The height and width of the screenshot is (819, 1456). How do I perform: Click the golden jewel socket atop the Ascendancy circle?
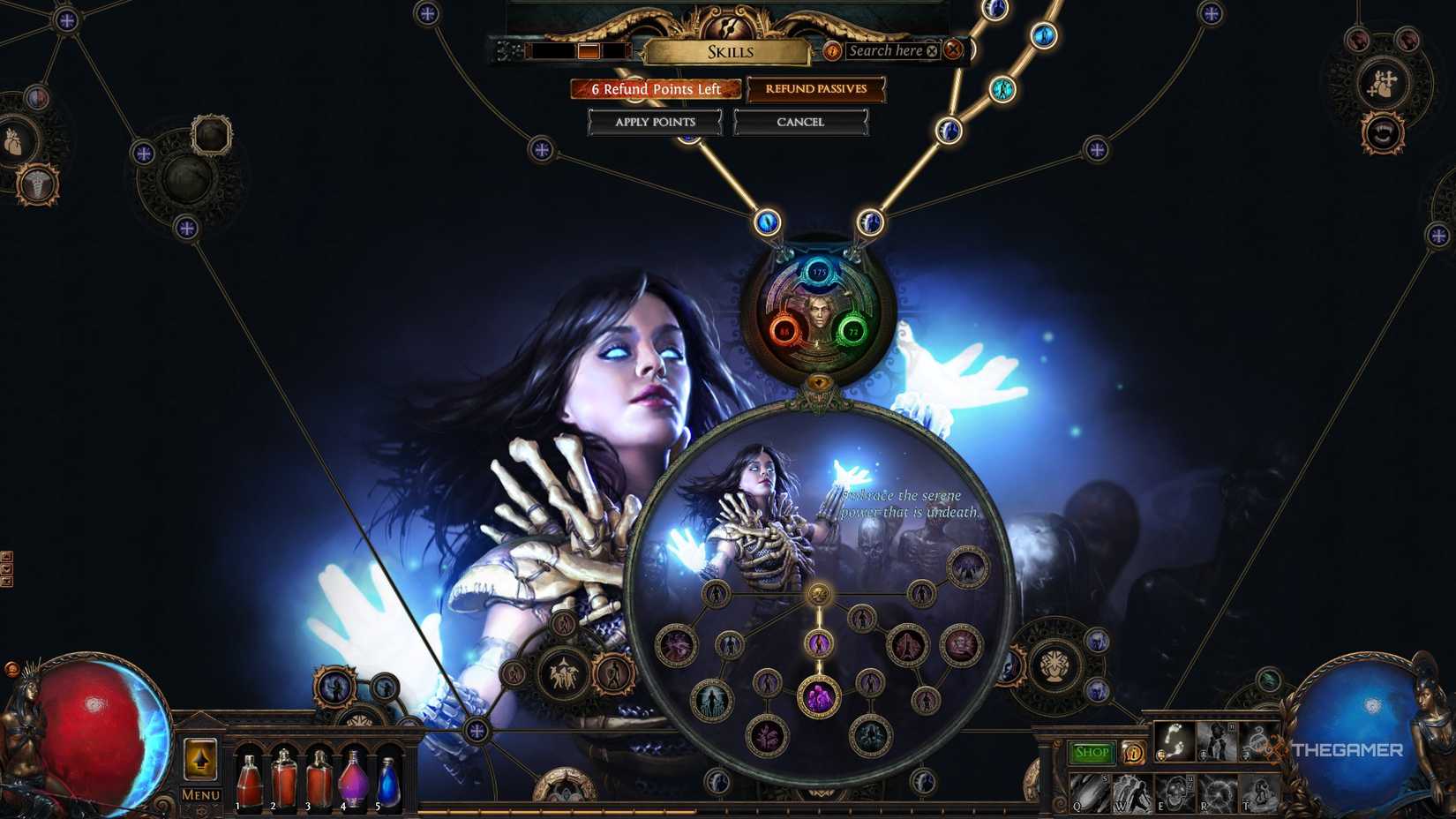pos(820,594)
